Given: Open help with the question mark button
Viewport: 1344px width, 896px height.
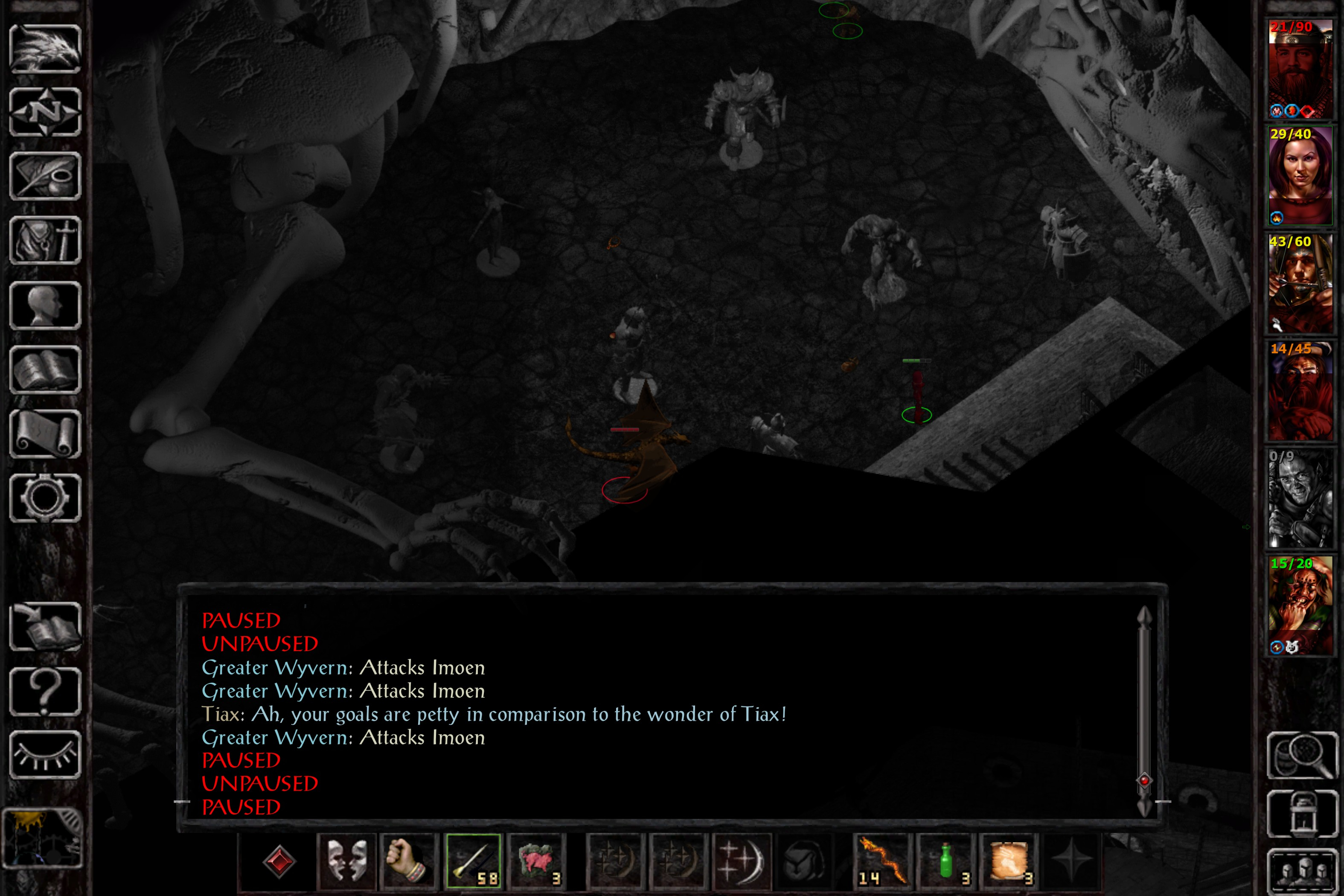Looking at the screenshot, I should 45,692.
